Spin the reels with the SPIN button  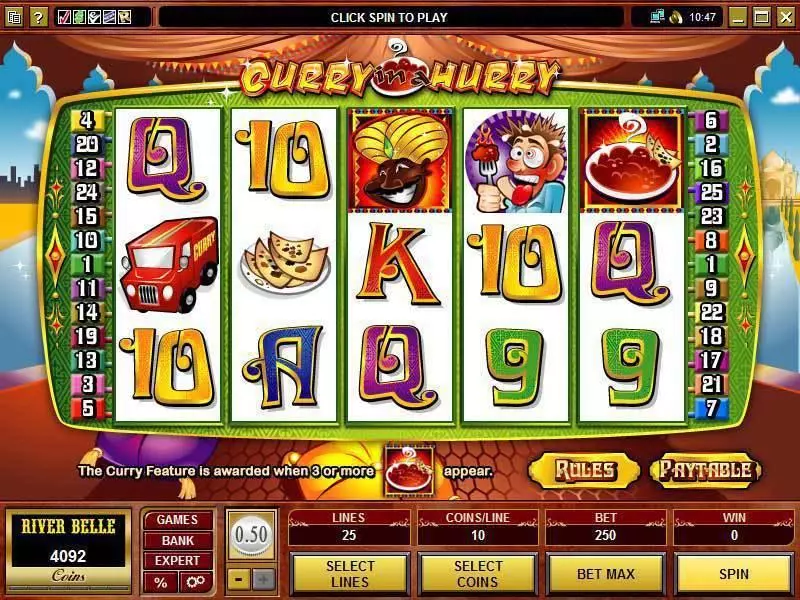pyautogui.click(x=733, y=574)
